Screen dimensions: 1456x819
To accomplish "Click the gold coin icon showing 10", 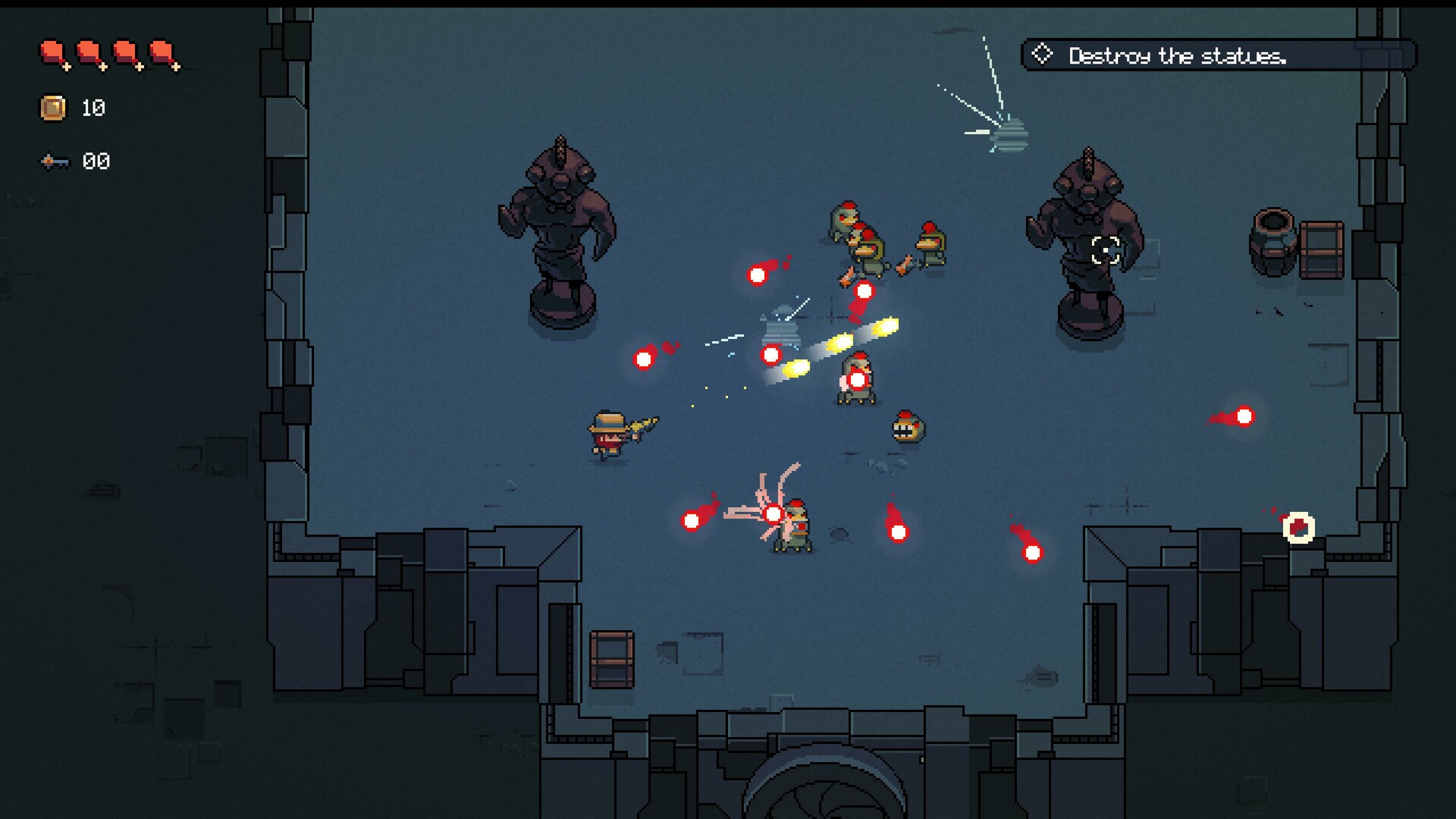I will (x=52, y=108).
